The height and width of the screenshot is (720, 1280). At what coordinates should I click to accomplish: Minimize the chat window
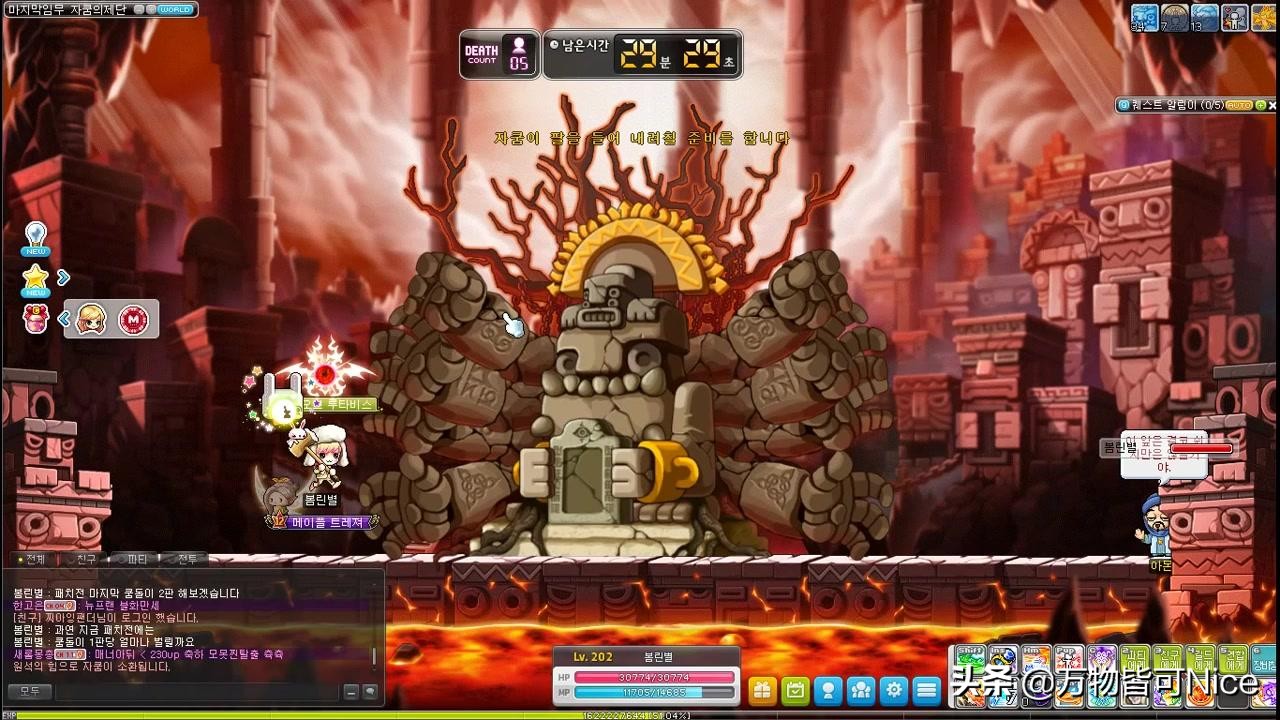(351, 691)
